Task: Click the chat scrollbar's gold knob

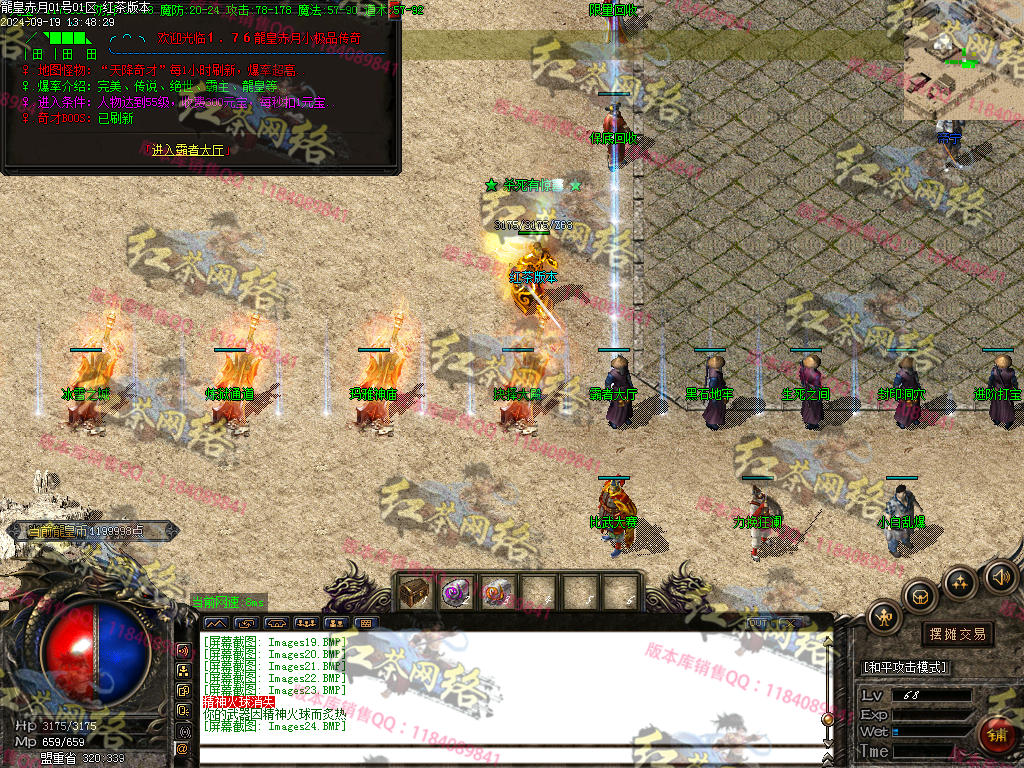Action: [827, 718]
